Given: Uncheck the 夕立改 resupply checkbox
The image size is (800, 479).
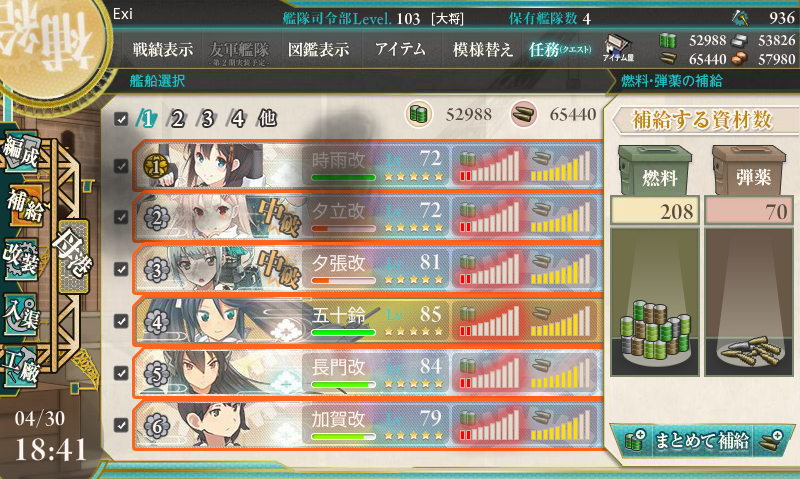Looking at the screenshot, I should click(121, 217).
